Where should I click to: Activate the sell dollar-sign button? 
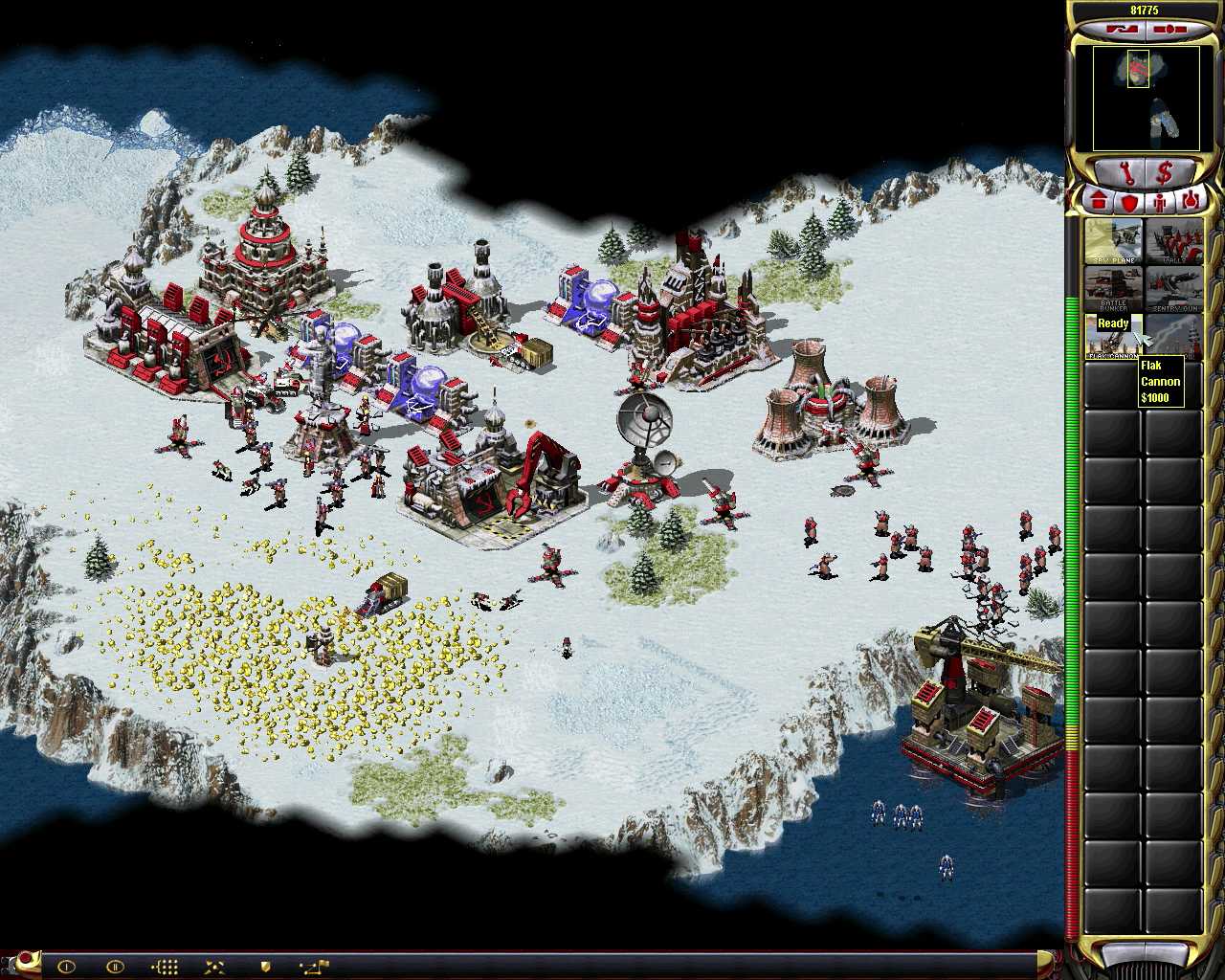tap(1166, 175)
